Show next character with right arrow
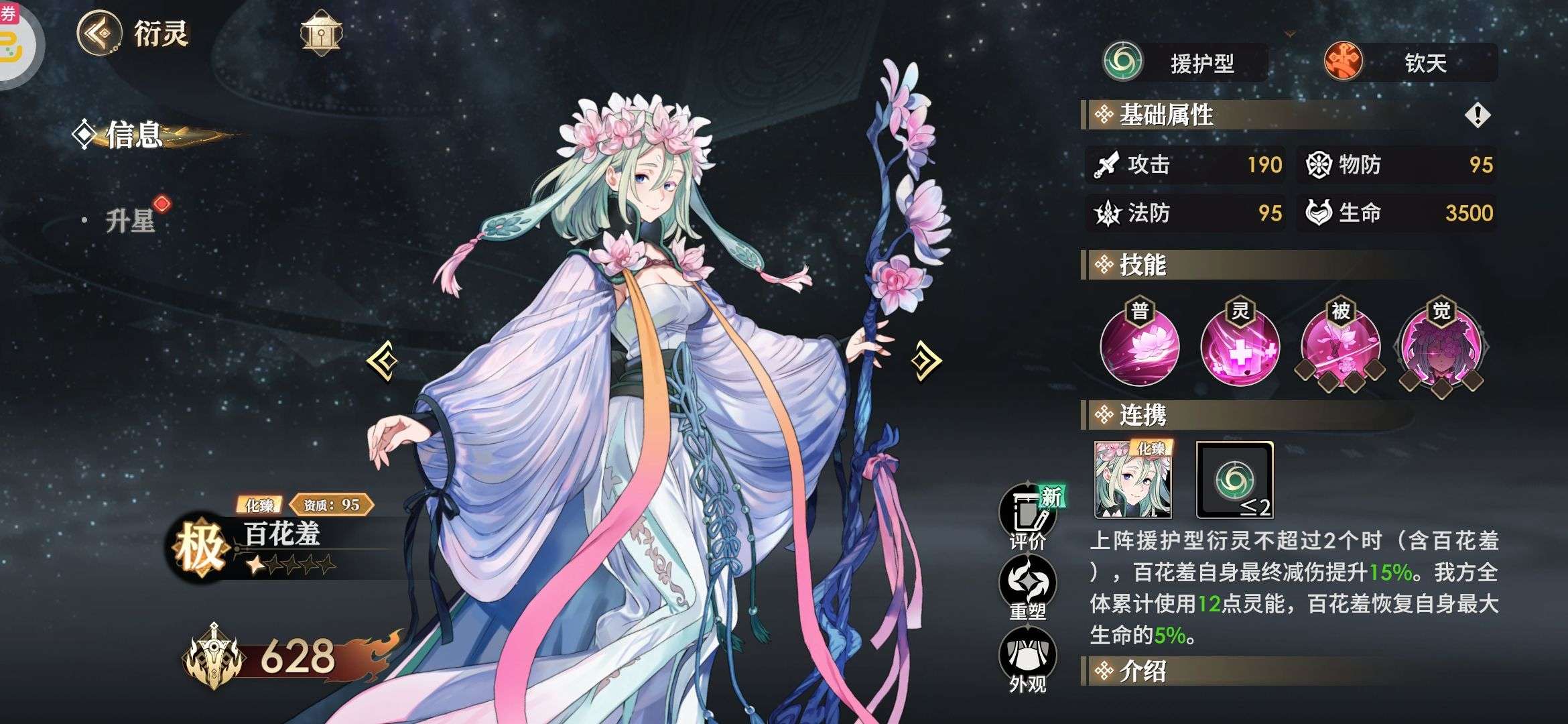This screenshot has width=1568, height=724. pyautogui.click(x=926, y=361)
